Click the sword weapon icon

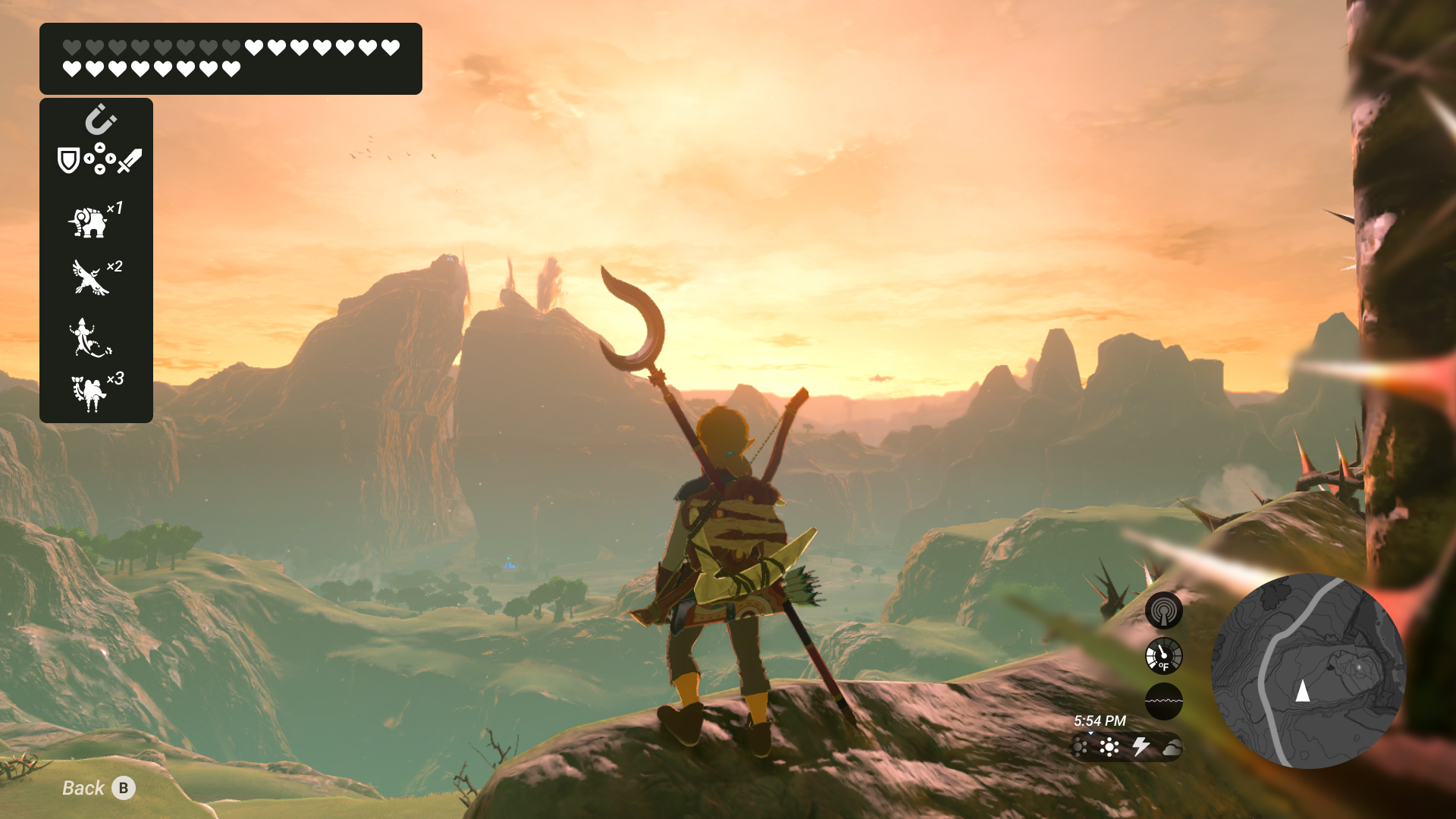[130, 160]
